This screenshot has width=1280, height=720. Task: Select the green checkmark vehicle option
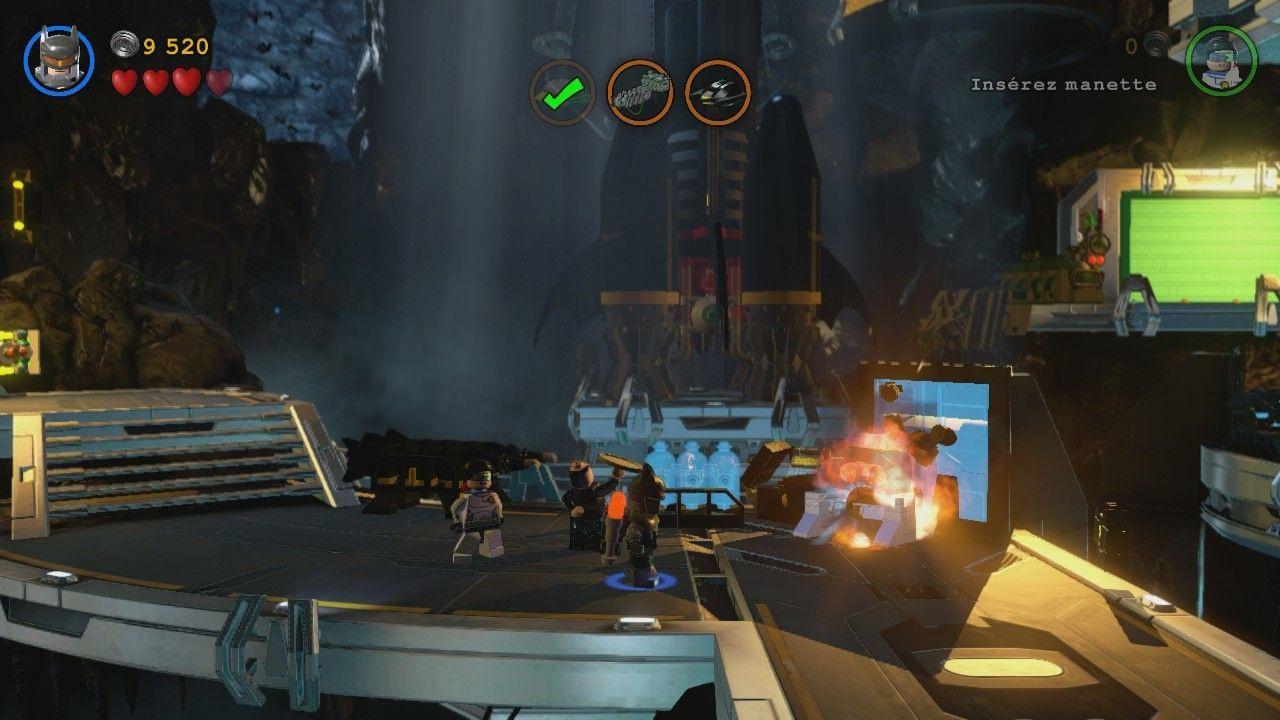pyautogui.click(x=562, y=90)
